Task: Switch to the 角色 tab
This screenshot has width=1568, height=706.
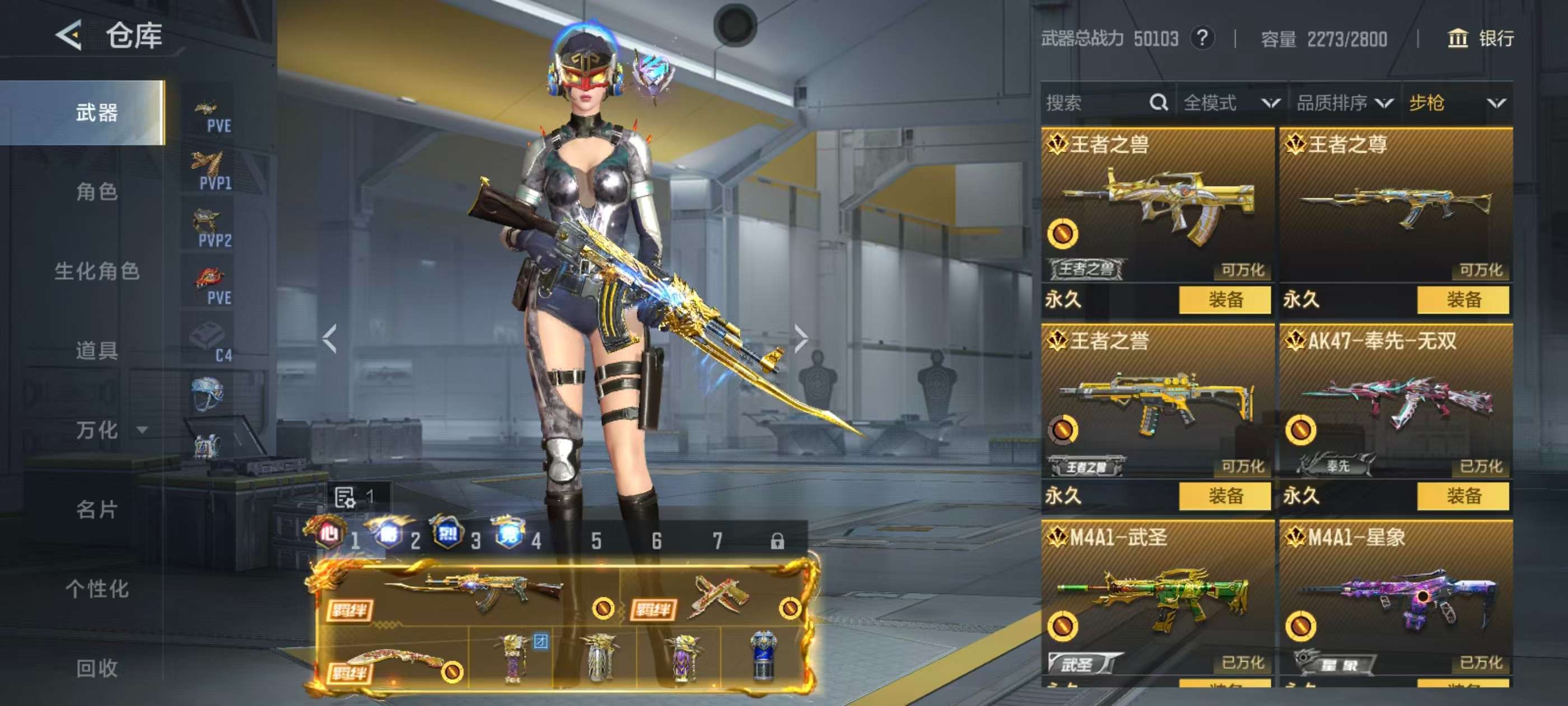Action: 97,192
